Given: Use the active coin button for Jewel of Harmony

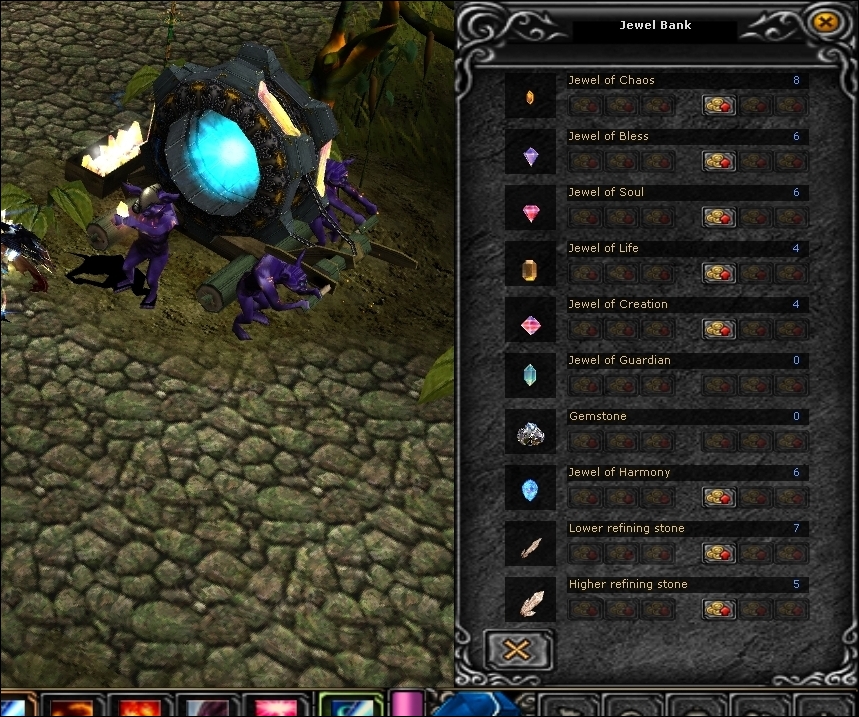Looking at the screenshot, I should point(719,497).
